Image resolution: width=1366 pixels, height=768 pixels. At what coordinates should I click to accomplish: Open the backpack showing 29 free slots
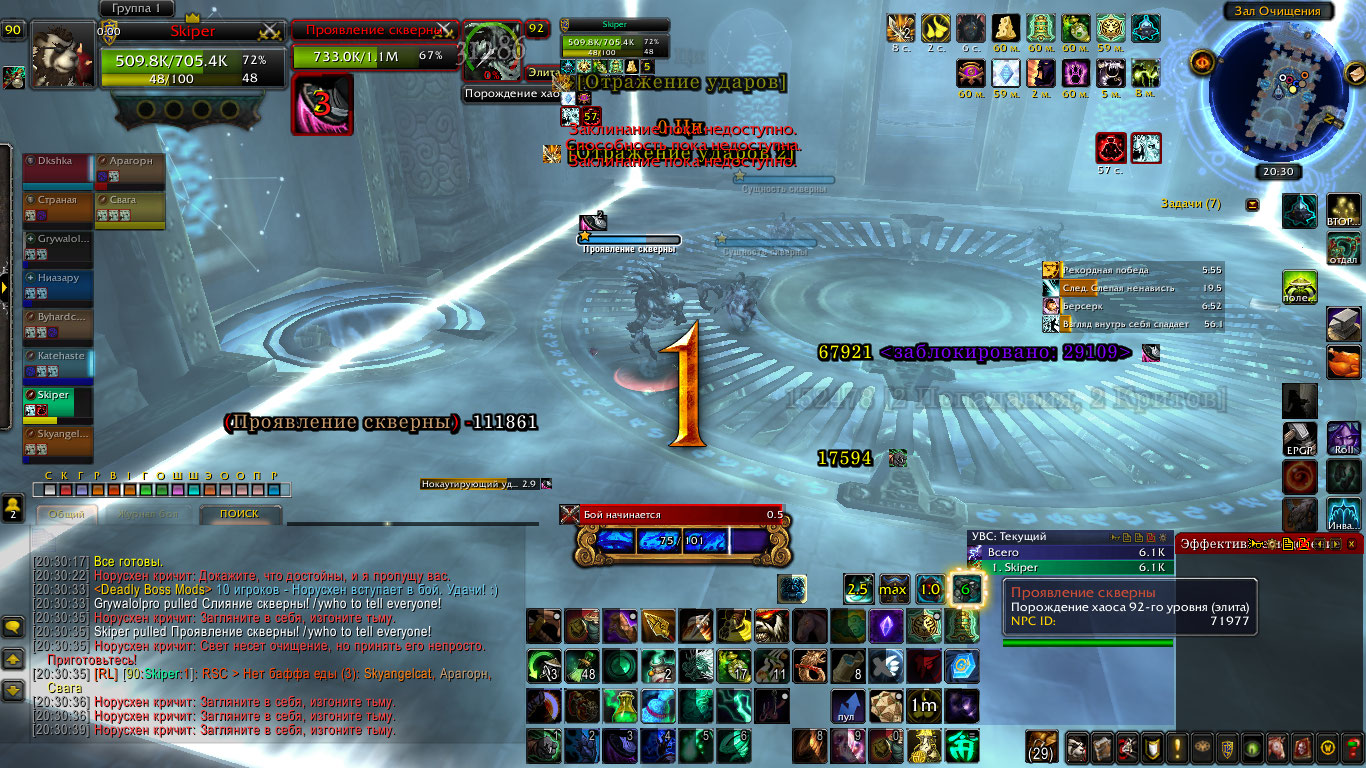[1043, 747]
